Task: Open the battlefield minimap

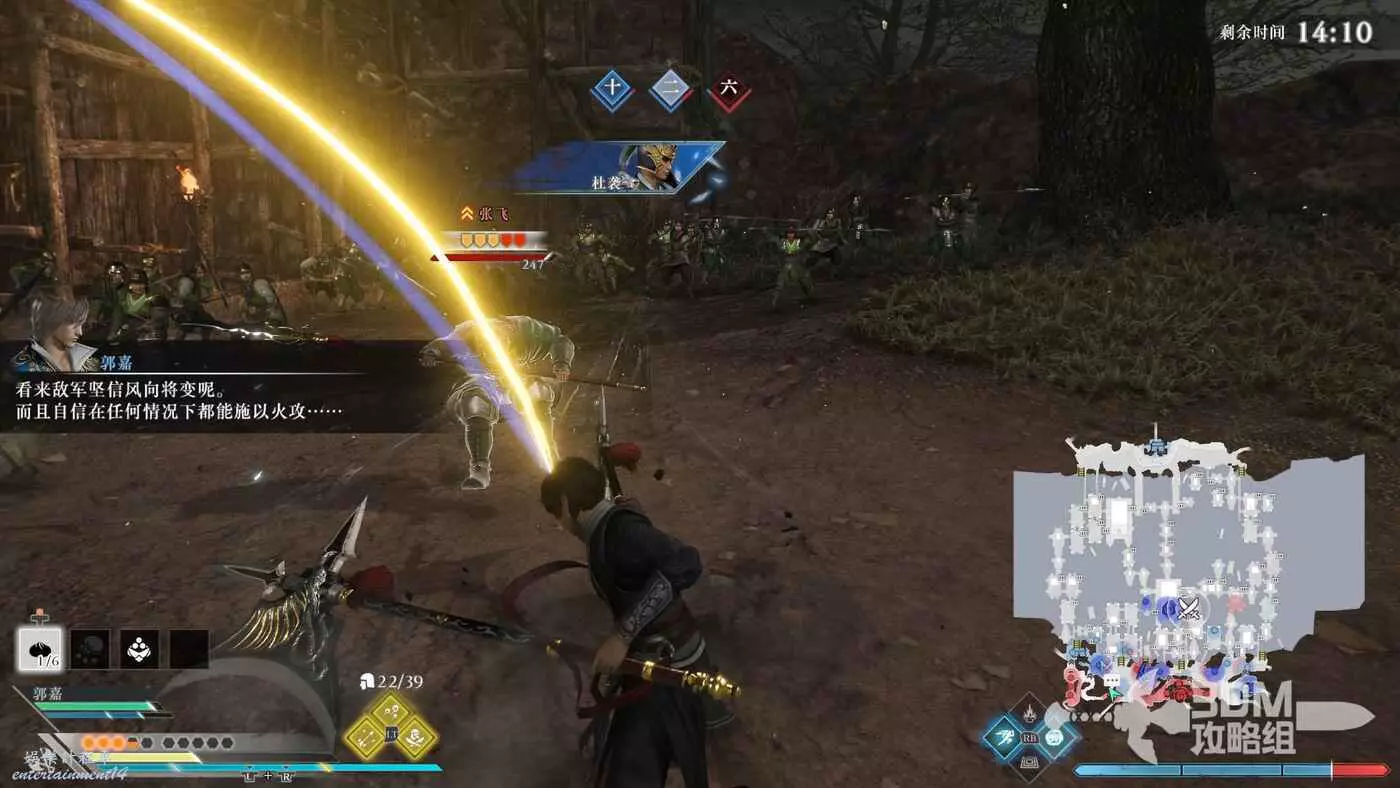Action: (x=1188, y=560)
